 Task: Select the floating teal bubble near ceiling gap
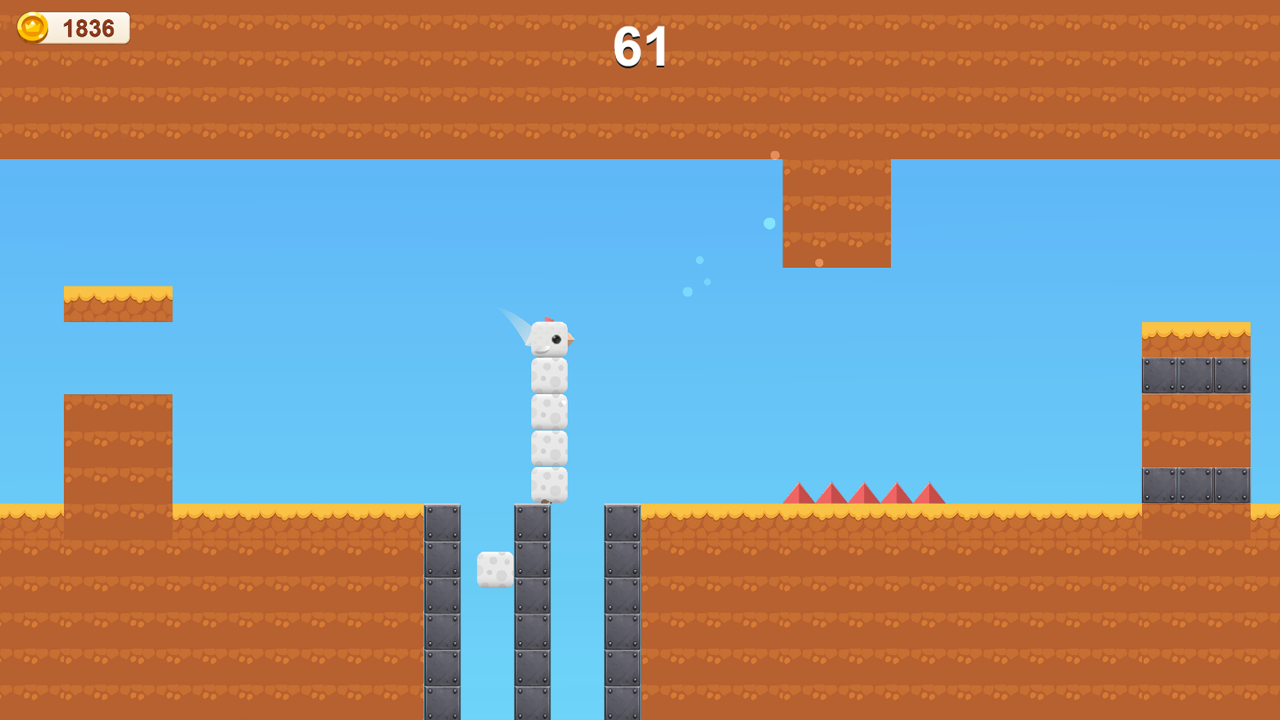tap(769, 224)
